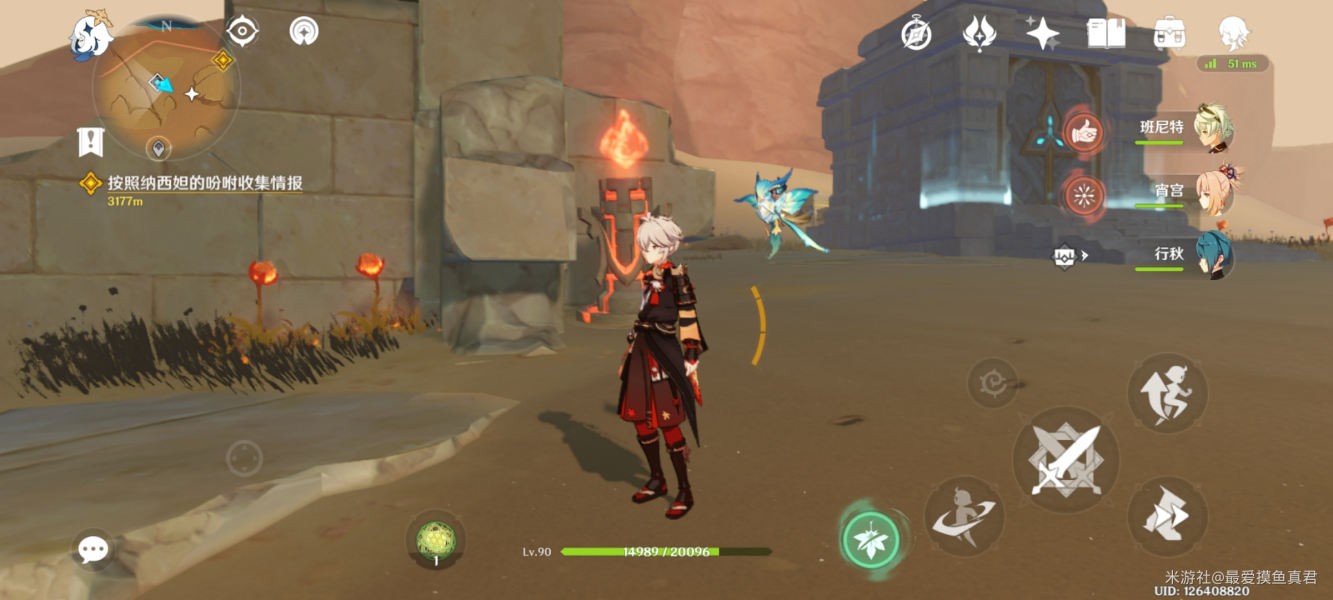
Task: Open the quest journal exclamation icon
Action: [91, 143]
